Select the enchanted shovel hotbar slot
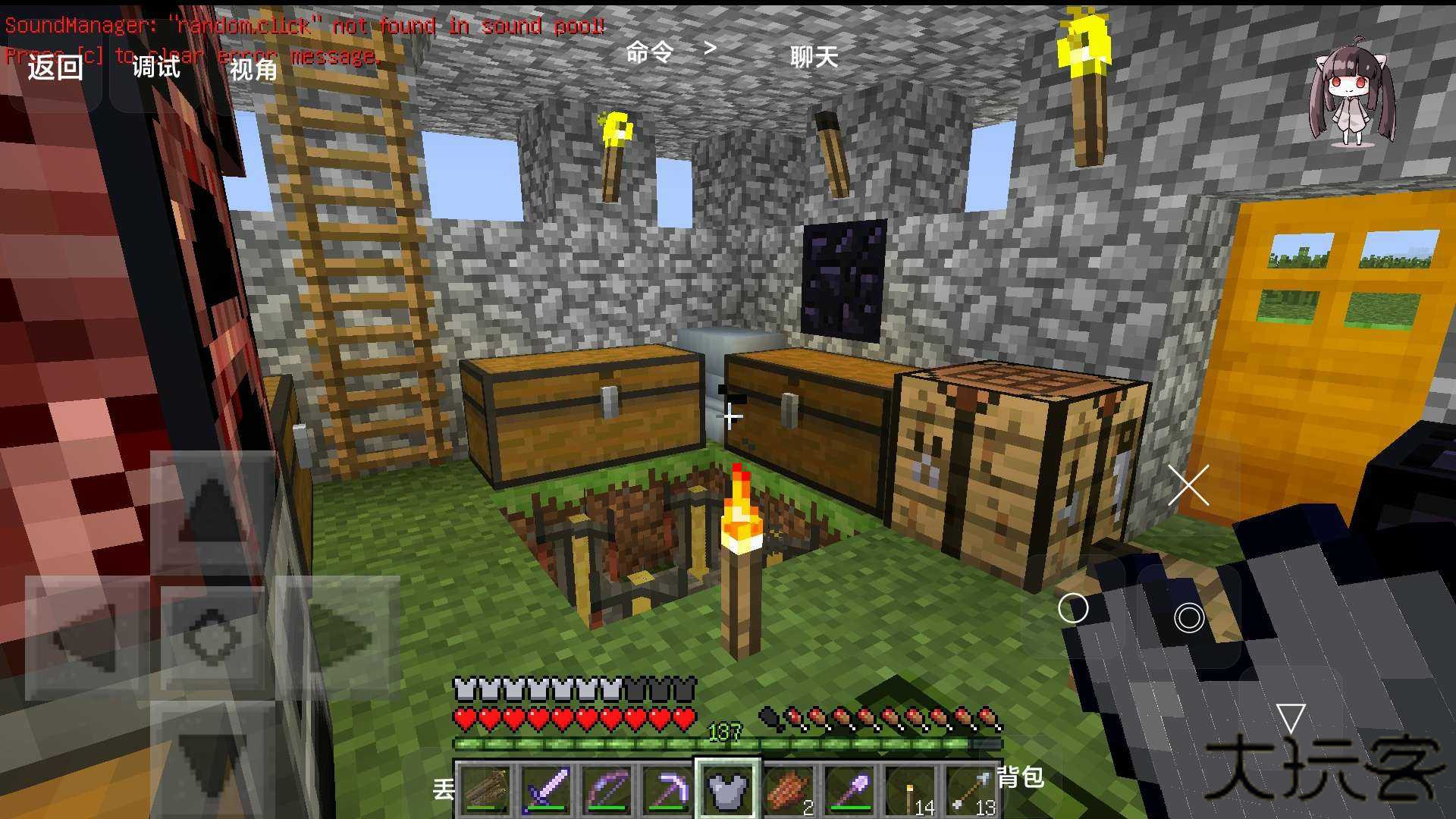The width and height of the screenshot is (1456, 819). click(850, 789)
